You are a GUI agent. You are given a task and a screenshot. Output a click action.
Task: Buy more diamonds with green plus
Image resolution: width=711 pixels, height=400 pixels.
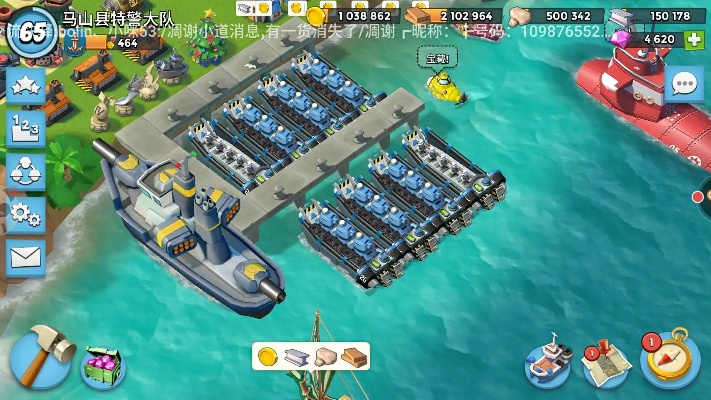[x=693, y=39]
